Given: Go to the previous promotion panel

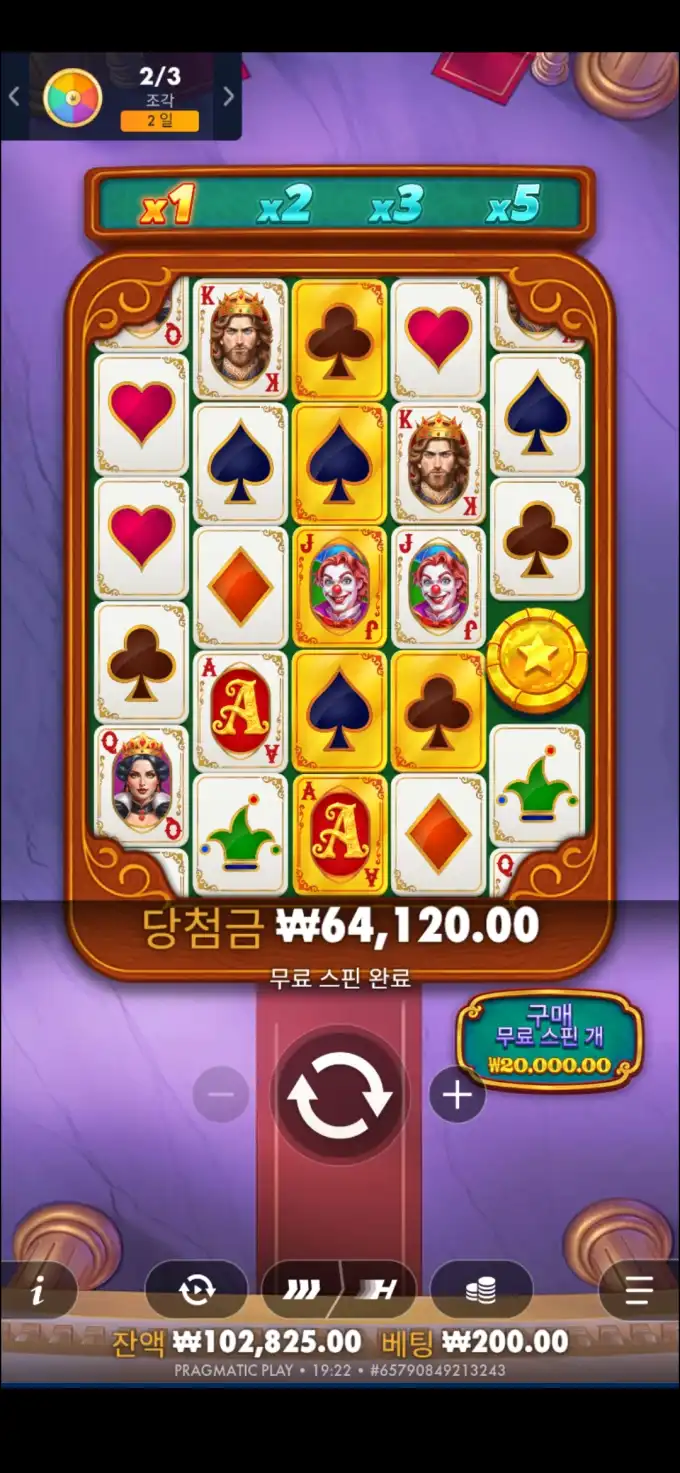Looking at the screenshot, I should pos(14,96).
